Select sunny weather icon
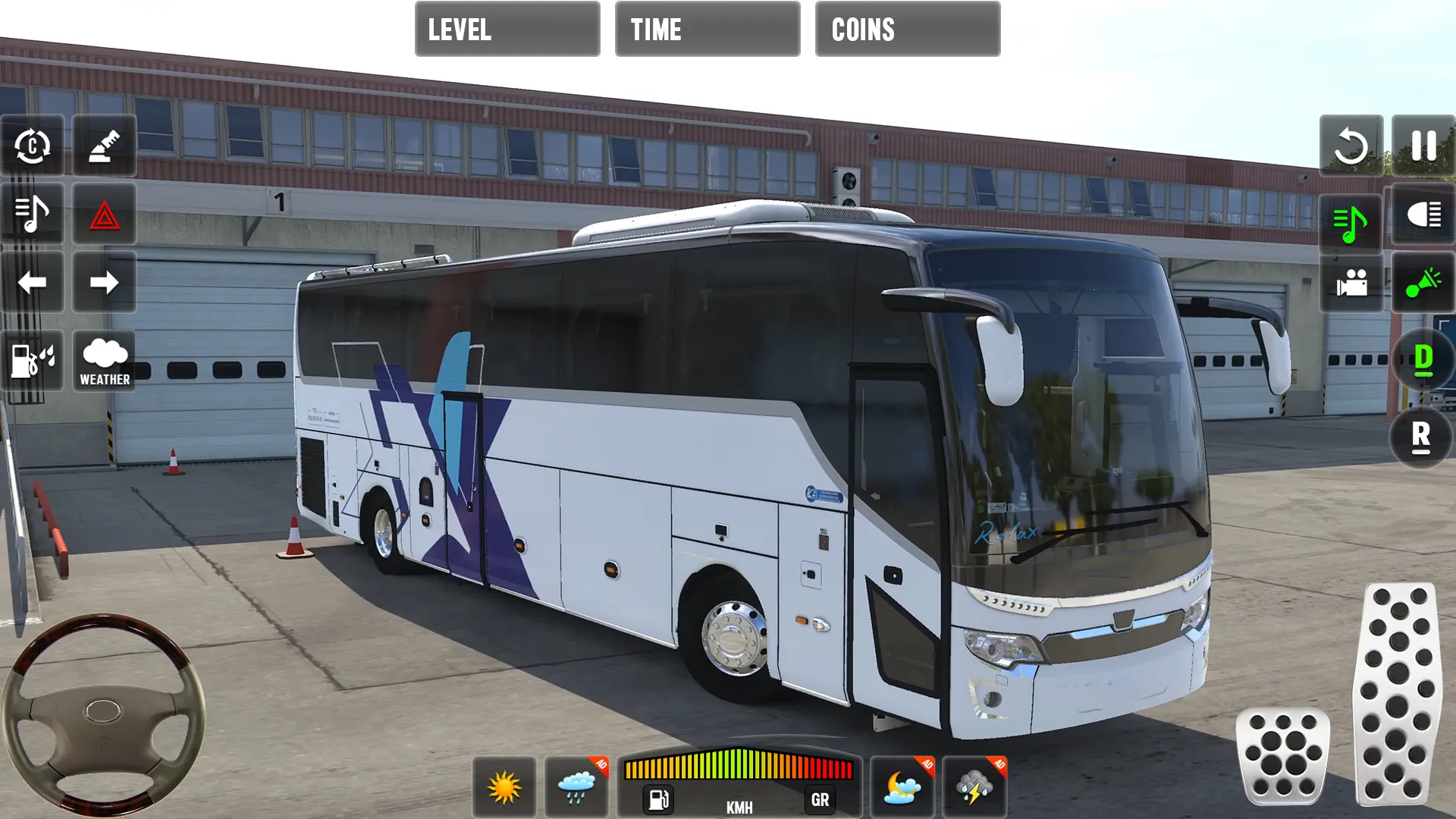 [x=504, y=786]
